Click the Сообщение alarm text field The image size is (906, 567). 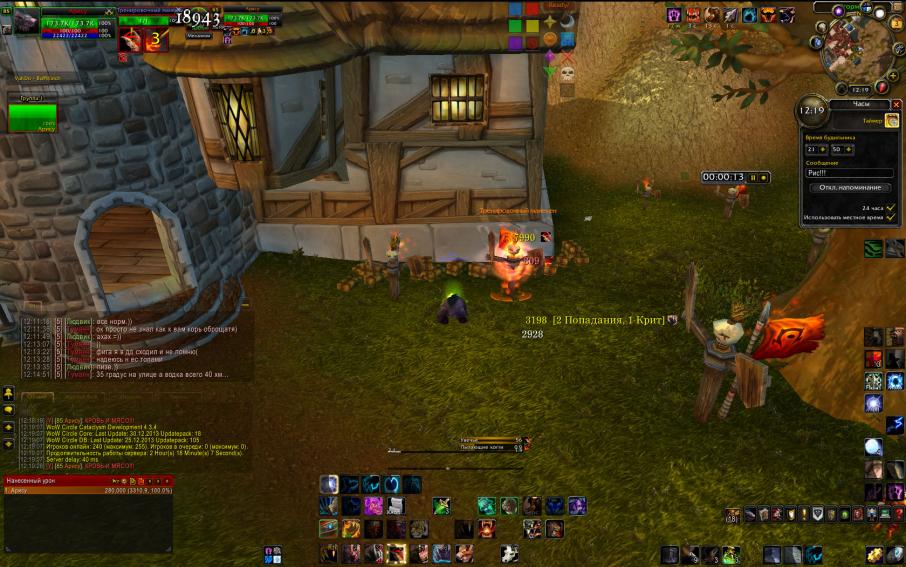(x=848, y=173)
